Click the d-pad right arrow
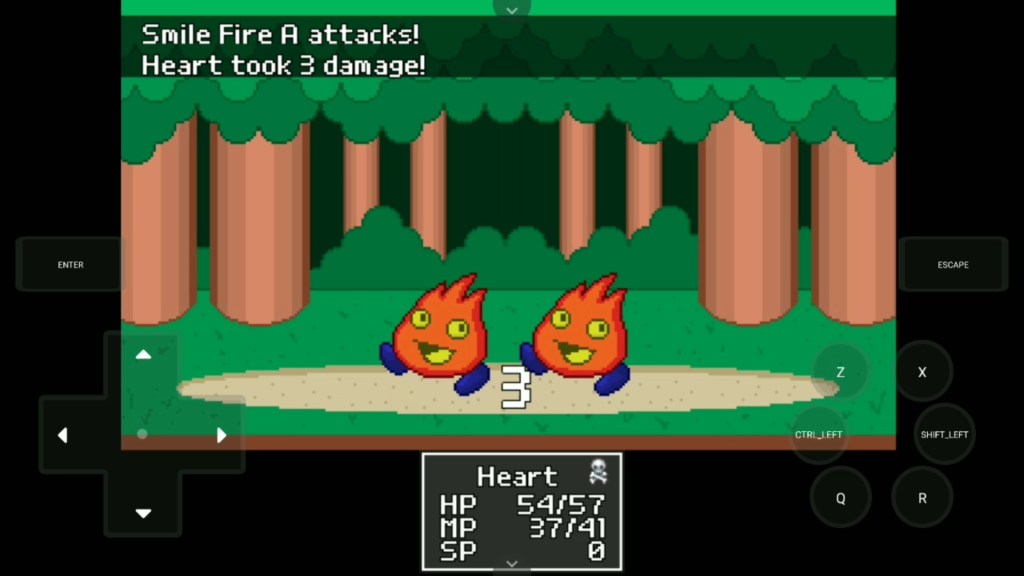The image size is (1024, 576). (x=222, y=435)
